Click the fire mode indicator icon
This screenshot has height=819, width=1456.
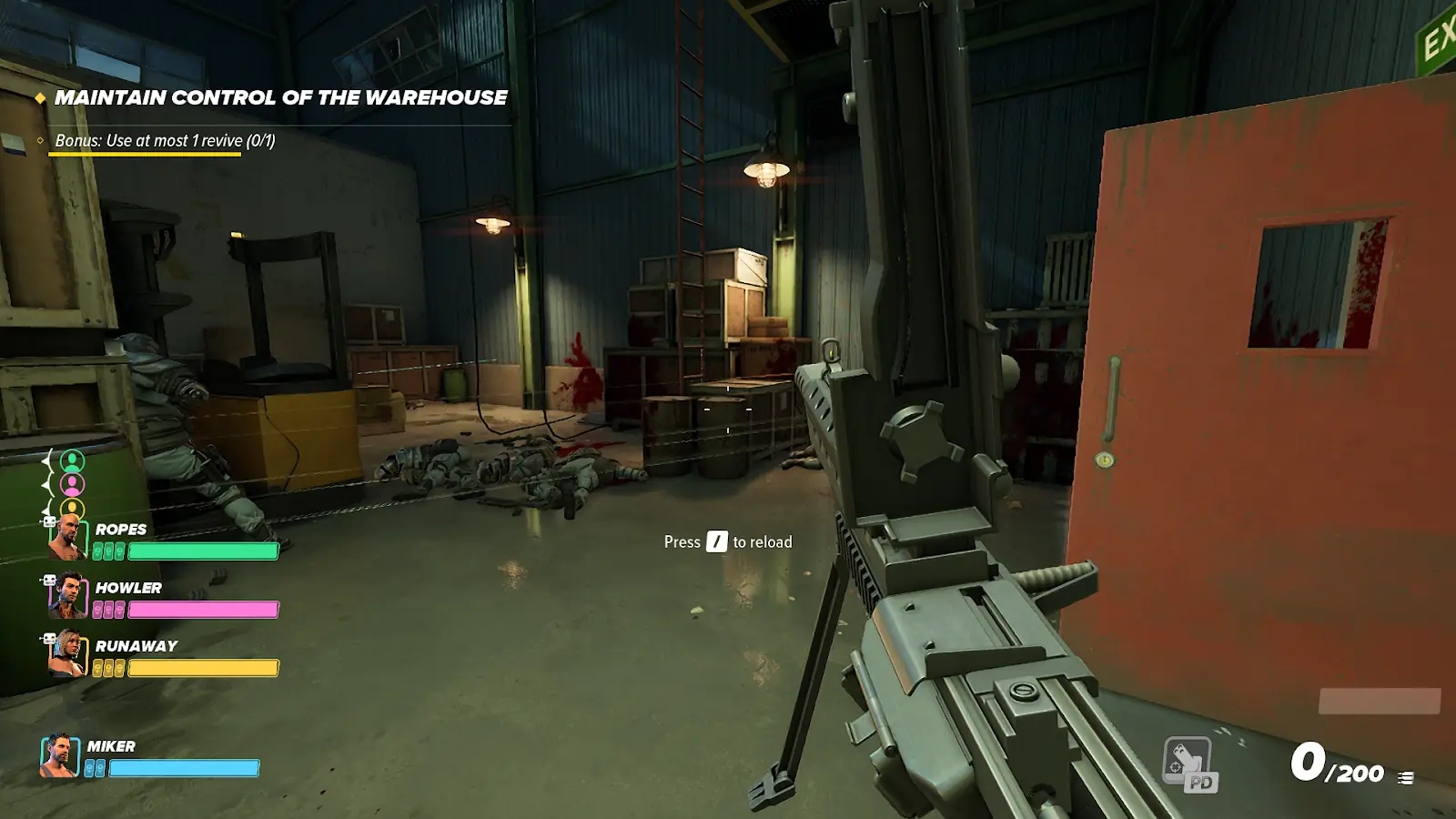click(1406, 777)
